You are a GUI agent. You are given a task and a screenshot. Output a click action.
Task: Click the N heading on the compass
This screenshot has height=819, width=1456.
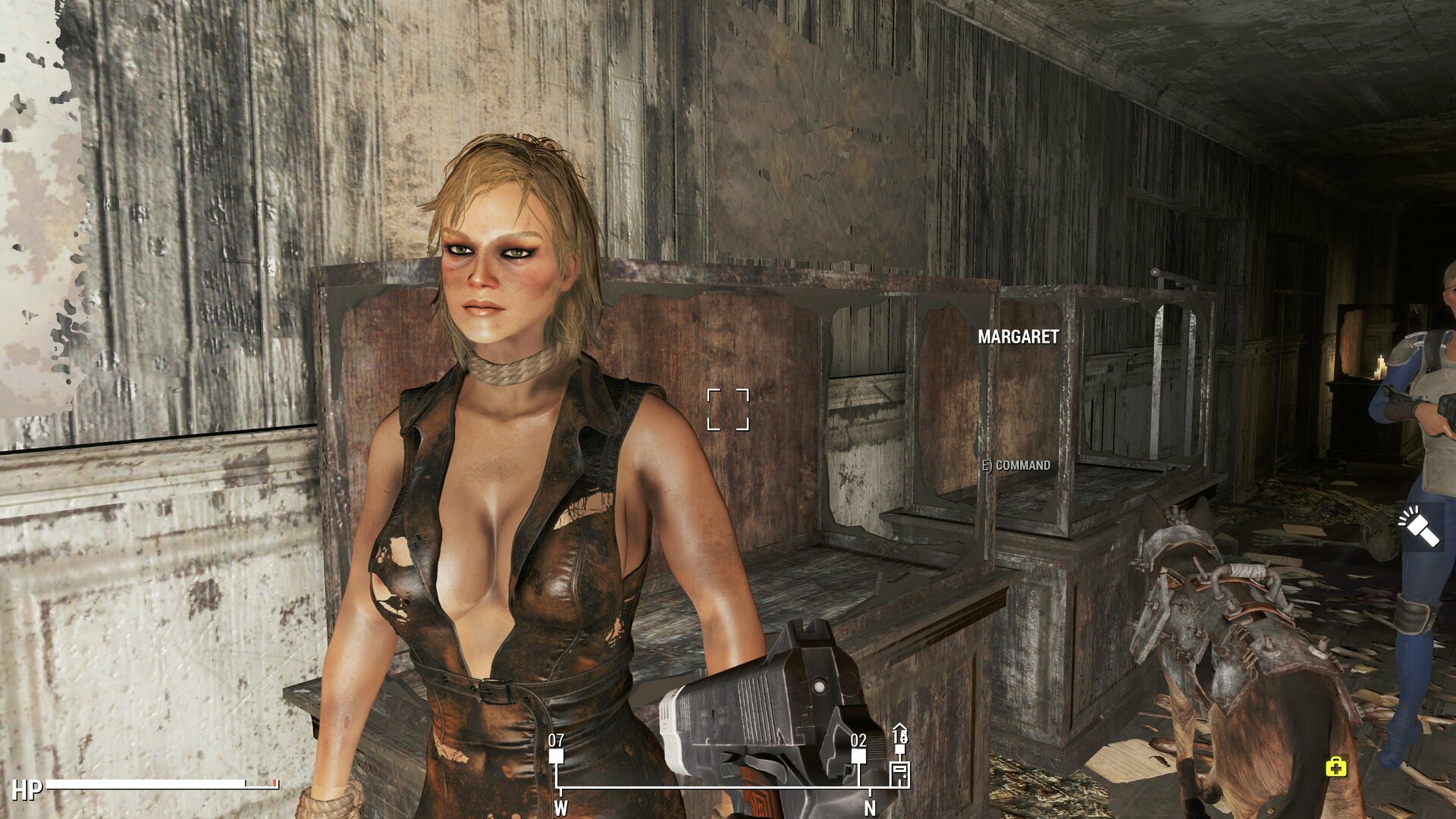(870, 808)
